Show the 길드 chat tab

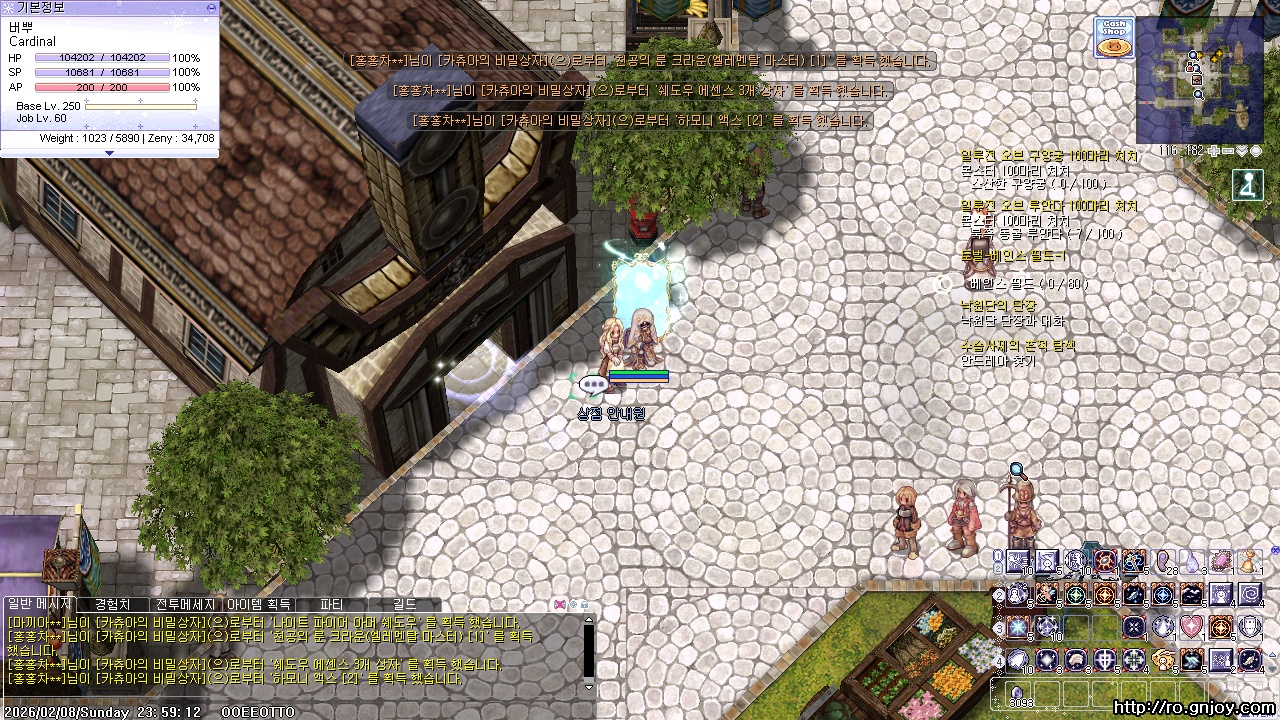tap(404, 605)
